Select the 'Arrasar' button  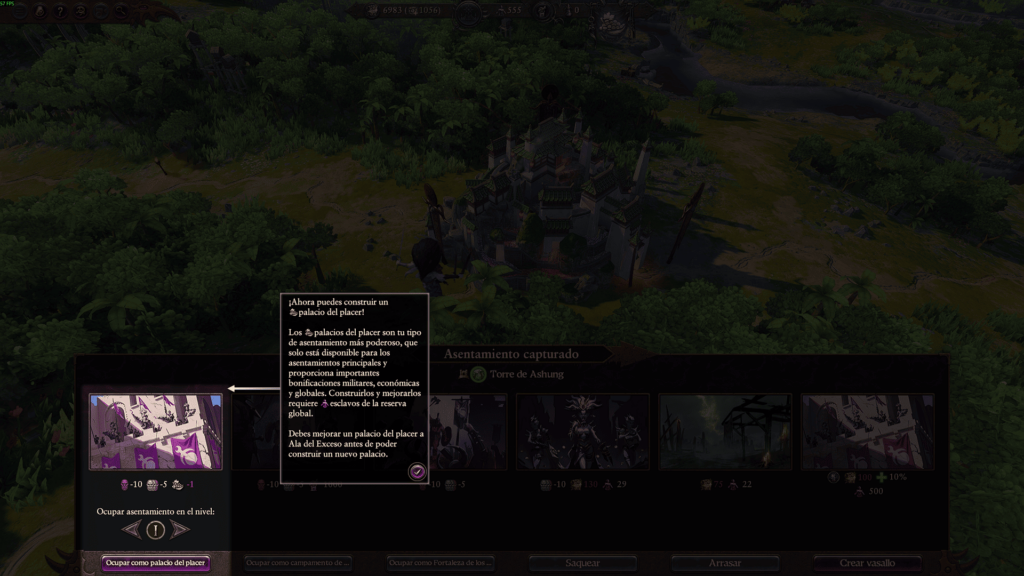pos(725,563)
